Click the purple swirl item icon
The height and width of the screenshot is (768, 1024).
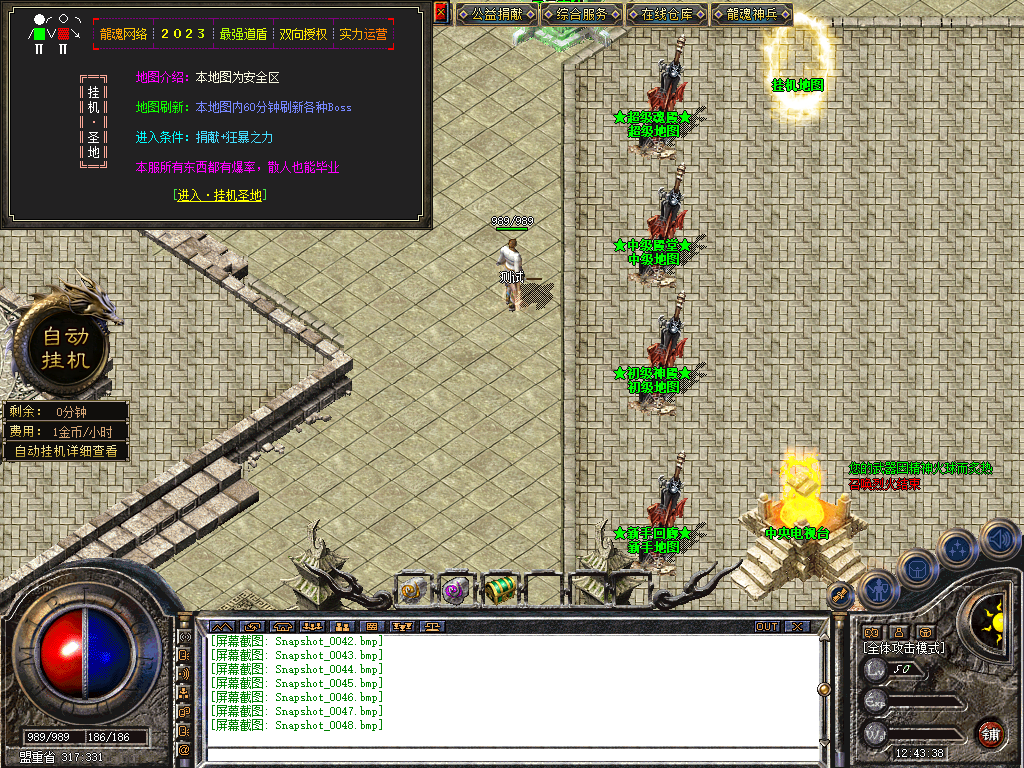[455, 590]
